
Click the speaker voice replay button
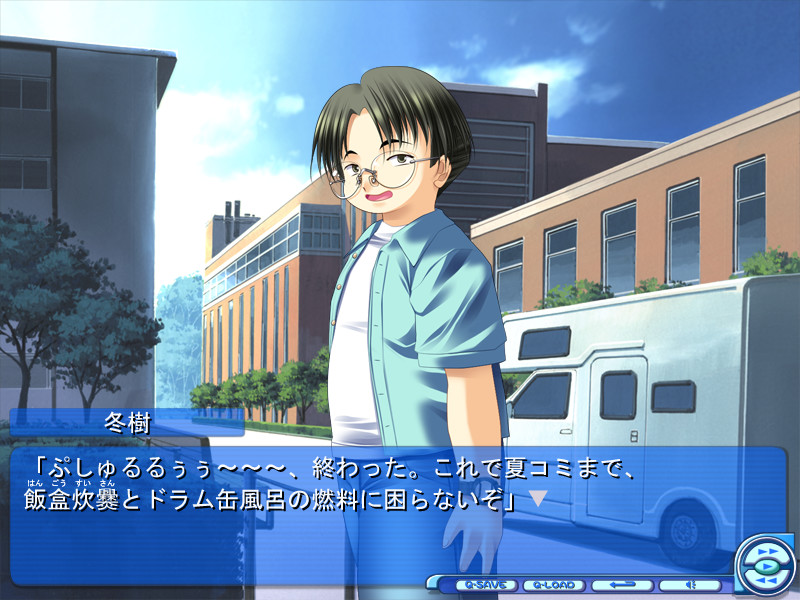[690, 585]
